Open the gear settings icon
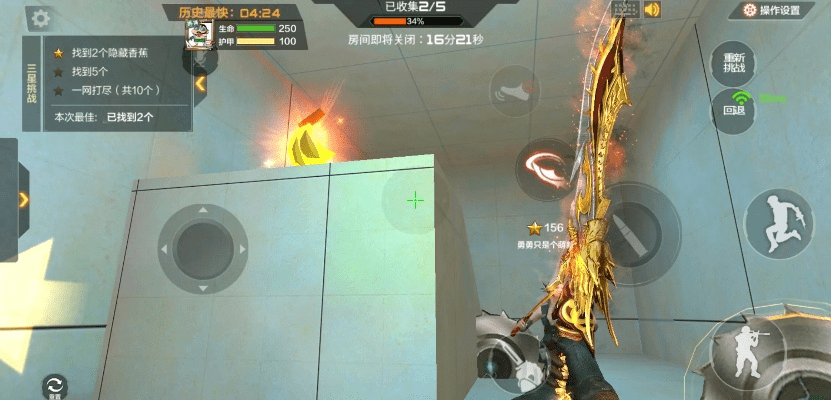 [x=39, y=18]
